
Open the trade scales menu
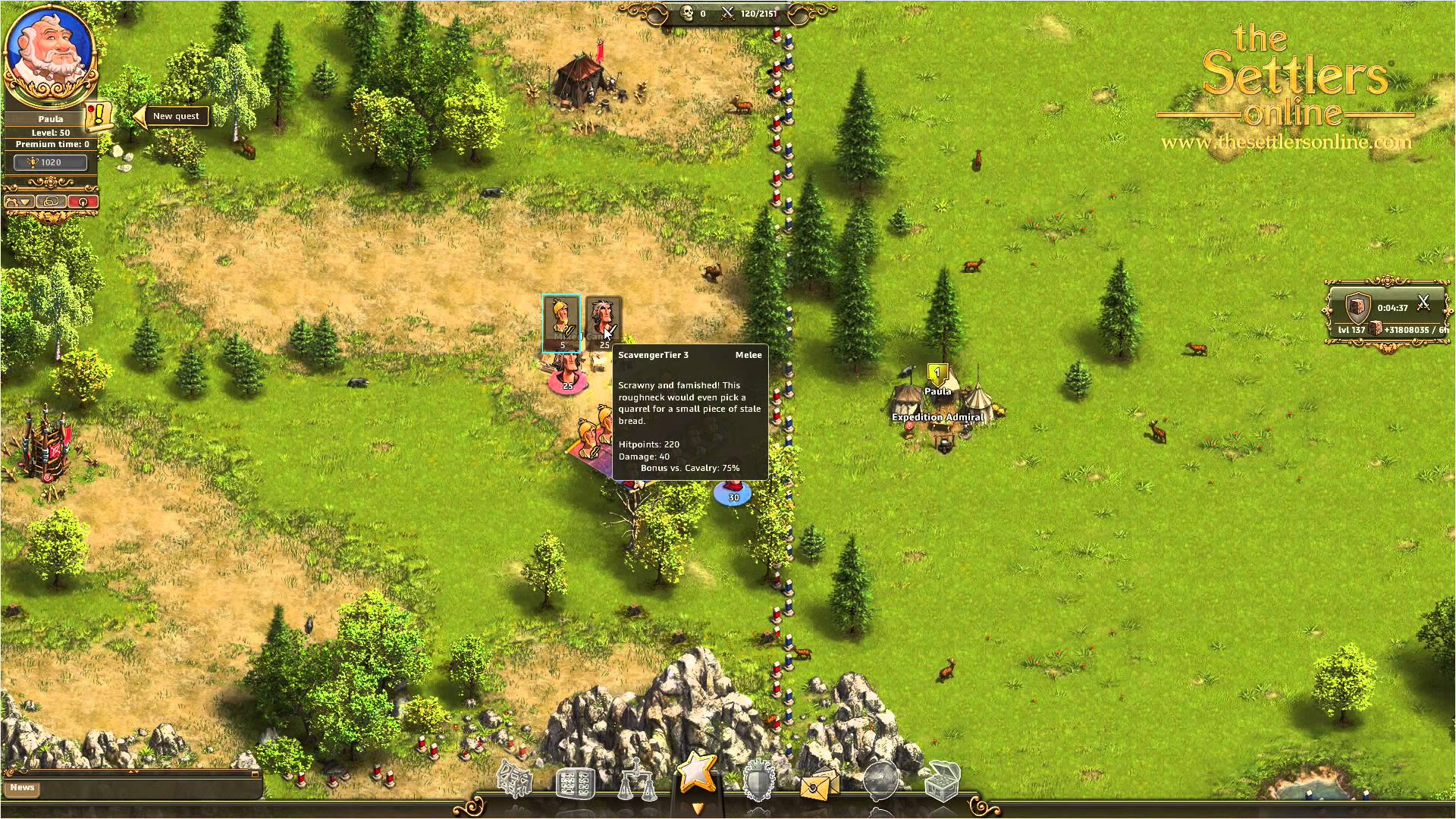coord(636,783)
